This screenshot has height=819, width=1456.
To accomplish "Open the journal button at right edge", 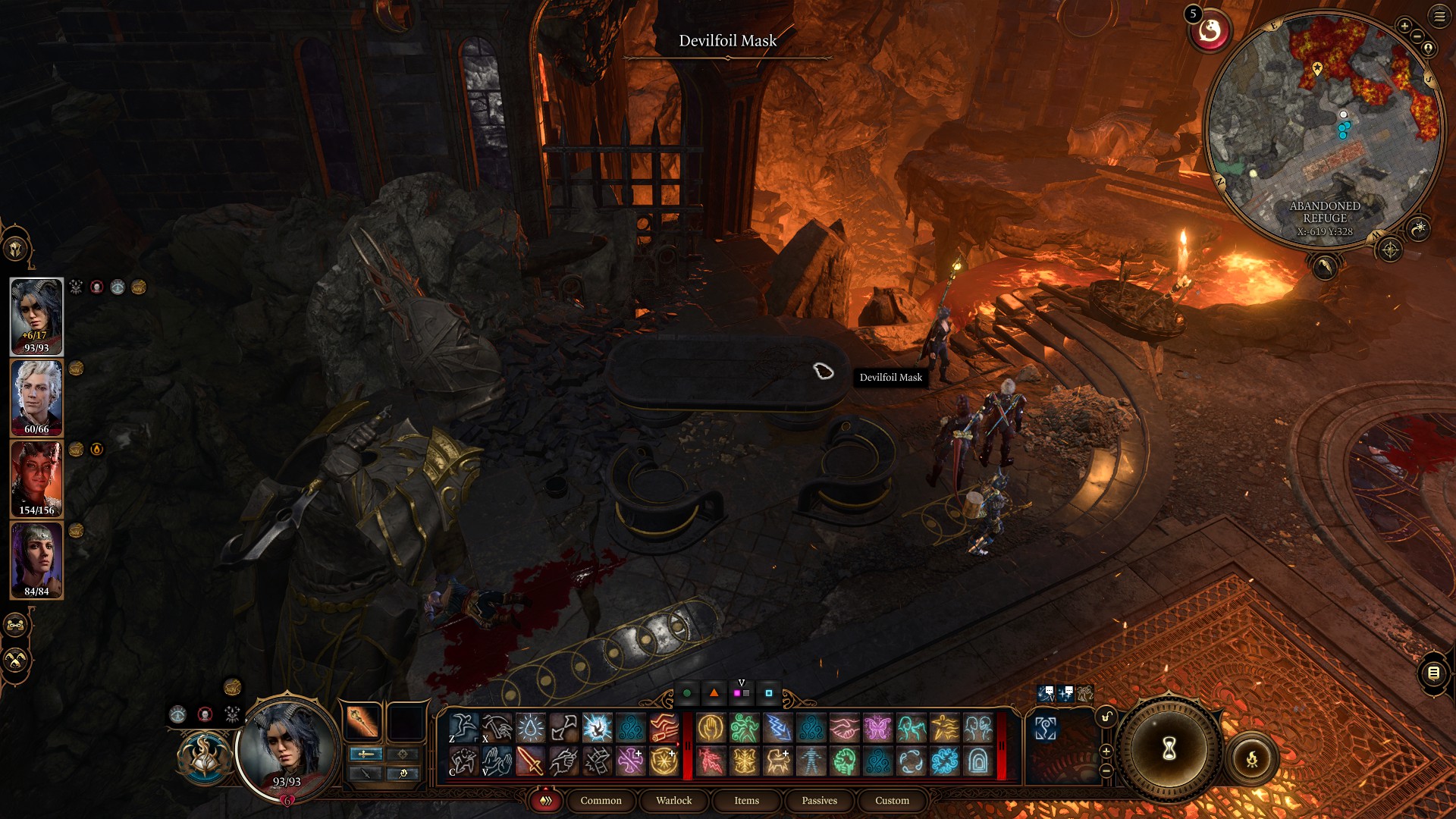I will click(1433, 673).
